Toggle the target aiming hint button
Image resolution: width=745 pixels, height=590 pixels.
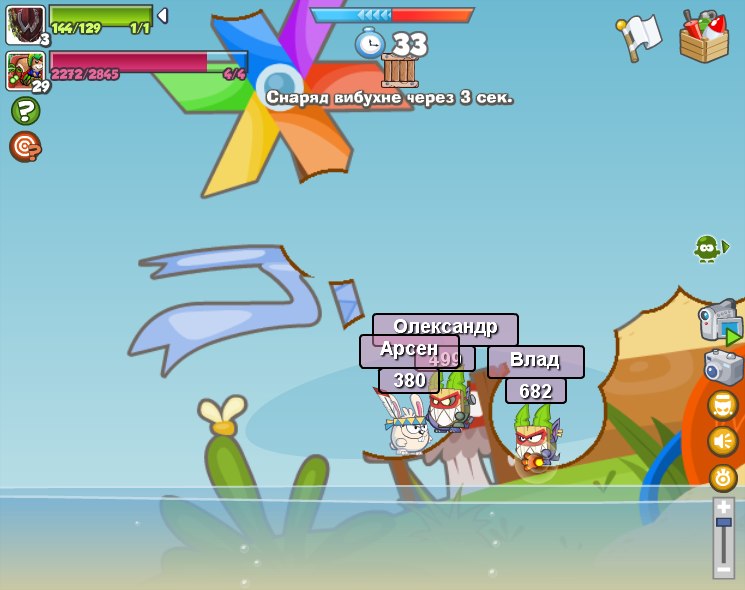[25, 146]
